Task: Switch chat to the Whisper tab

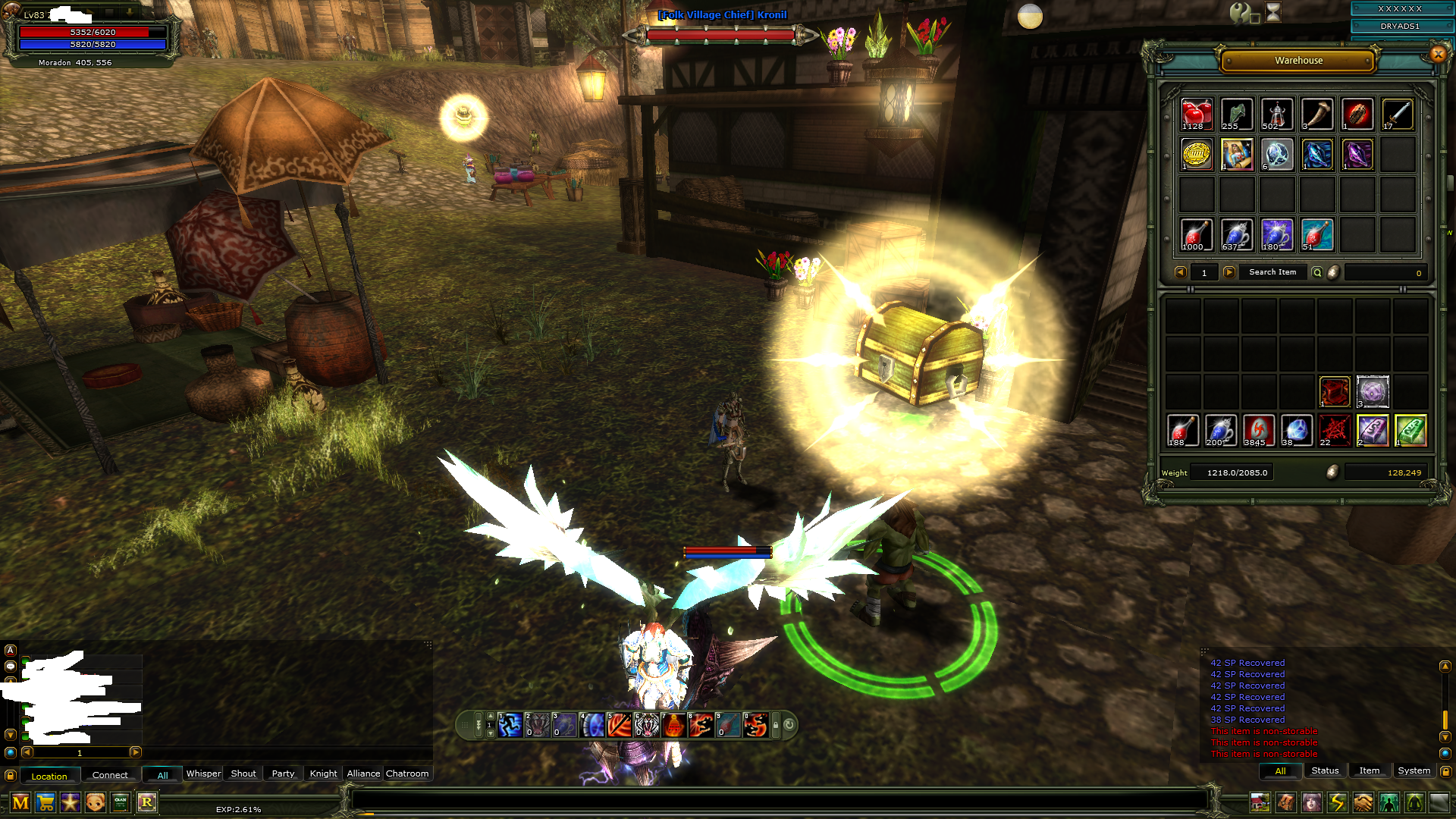Action: coord(203,773)
